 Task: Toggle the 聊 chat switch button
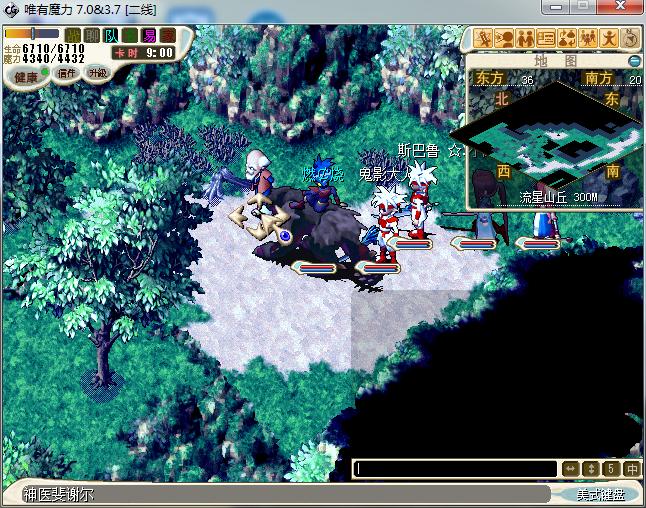pyautogui.click(x=91, y=35)
